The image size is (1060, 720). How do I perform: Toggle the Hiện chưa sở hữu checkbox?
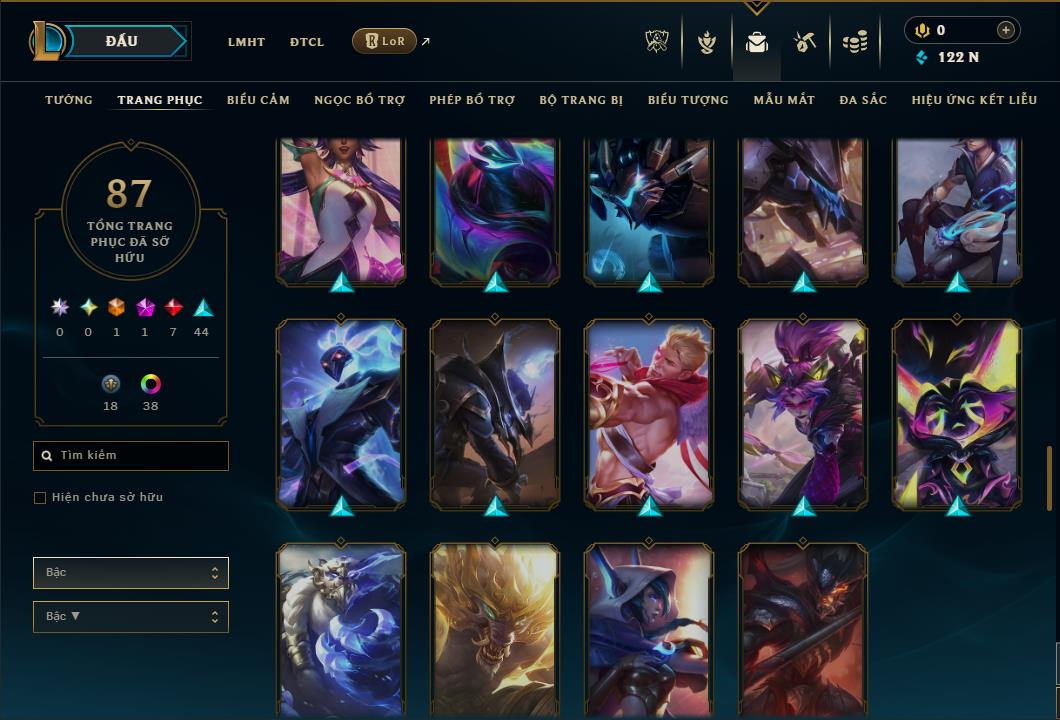pyautogui.click(x=40, y=498)
